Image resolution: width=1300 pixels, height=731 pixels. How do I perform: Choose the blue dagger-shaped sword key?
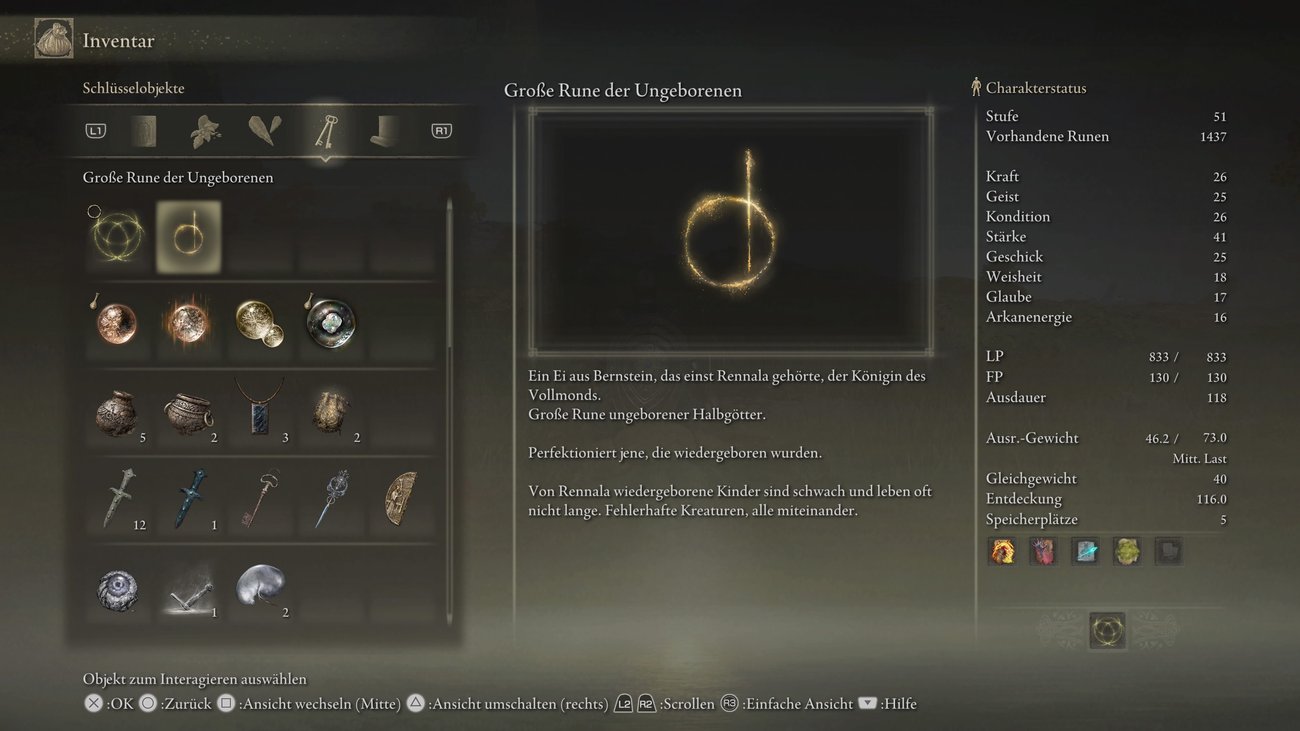pyautogui.click(x=188, y=498)
